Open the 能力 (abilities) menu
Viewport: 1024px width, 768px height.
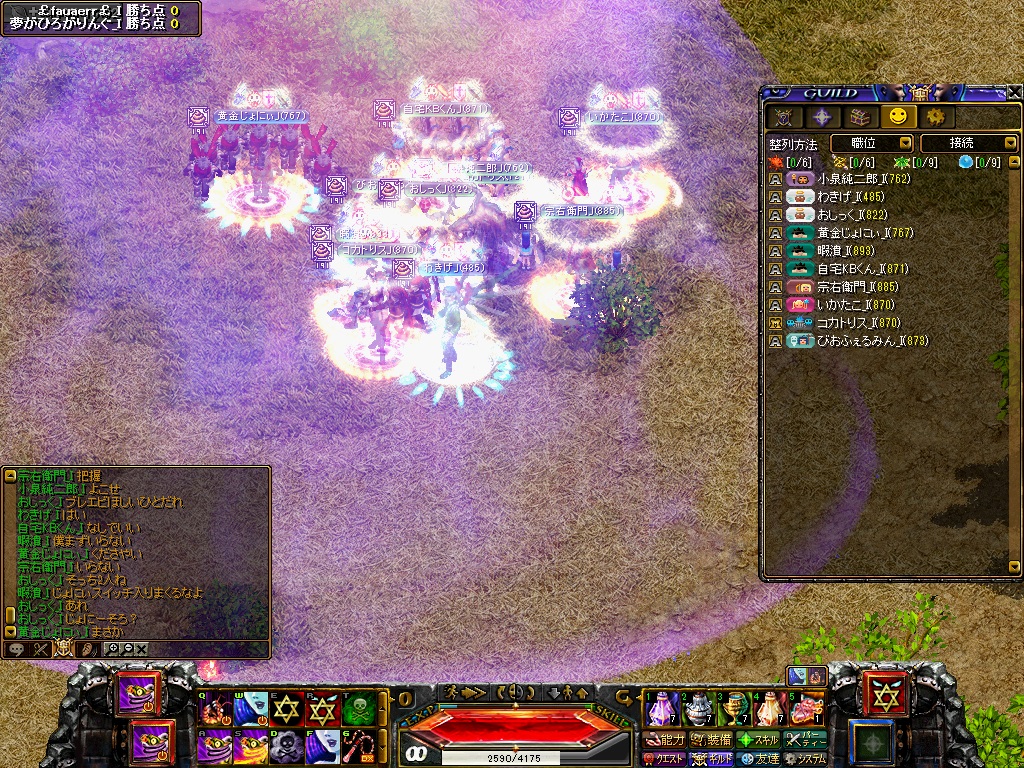(664, 739)
